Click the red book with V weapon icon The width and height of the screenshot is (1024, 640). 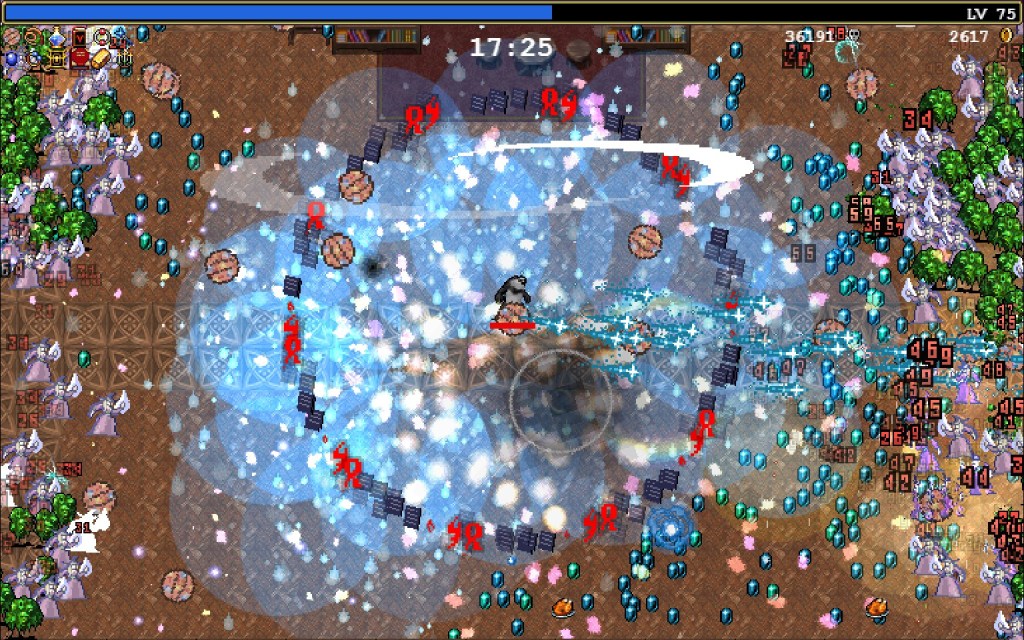coord(79,38)
